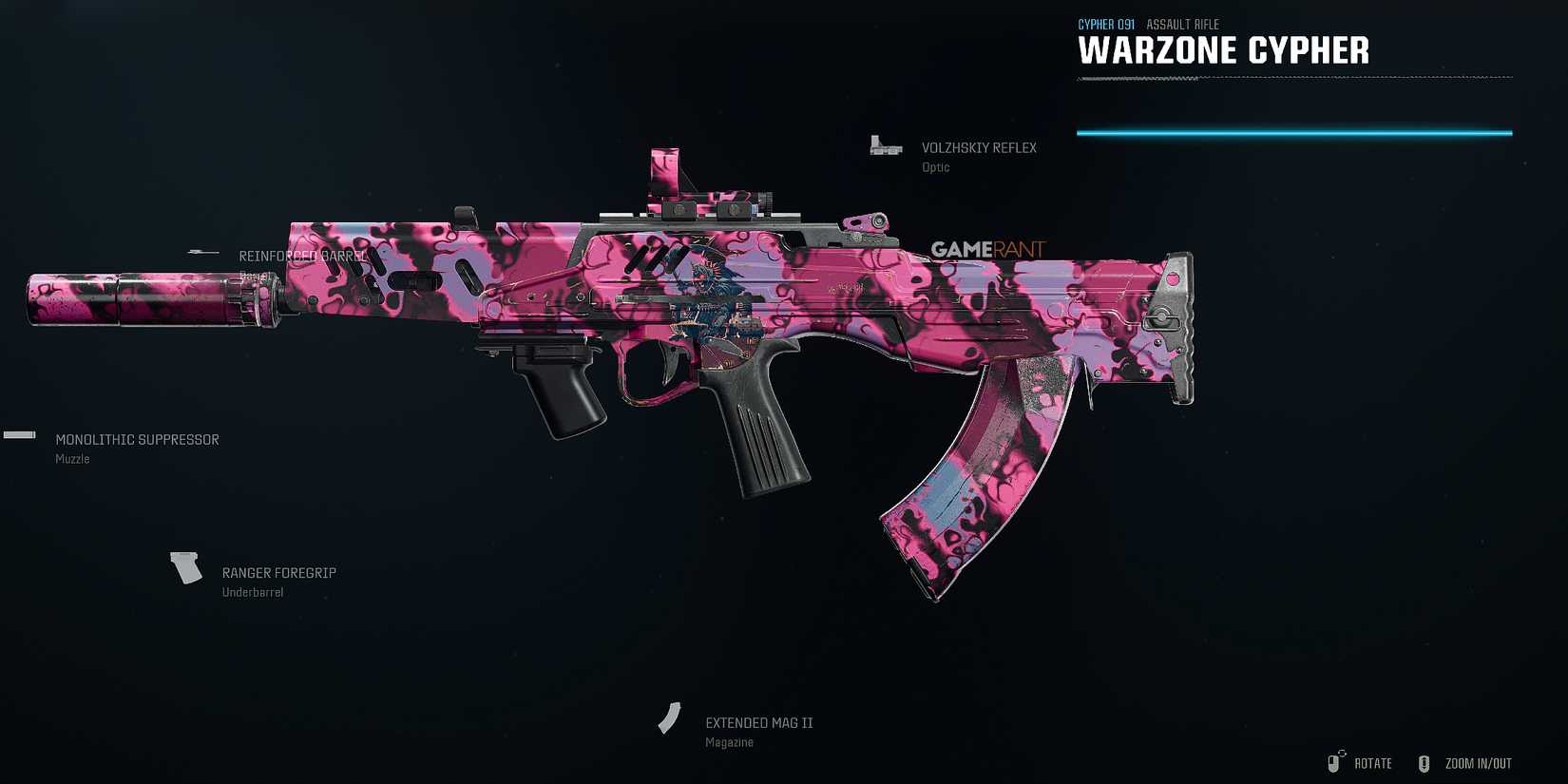This screenshot has height=784, width=1568.
Task: Click the Monolithic Suppressor muzzle icon
Action: coord(19,434)
